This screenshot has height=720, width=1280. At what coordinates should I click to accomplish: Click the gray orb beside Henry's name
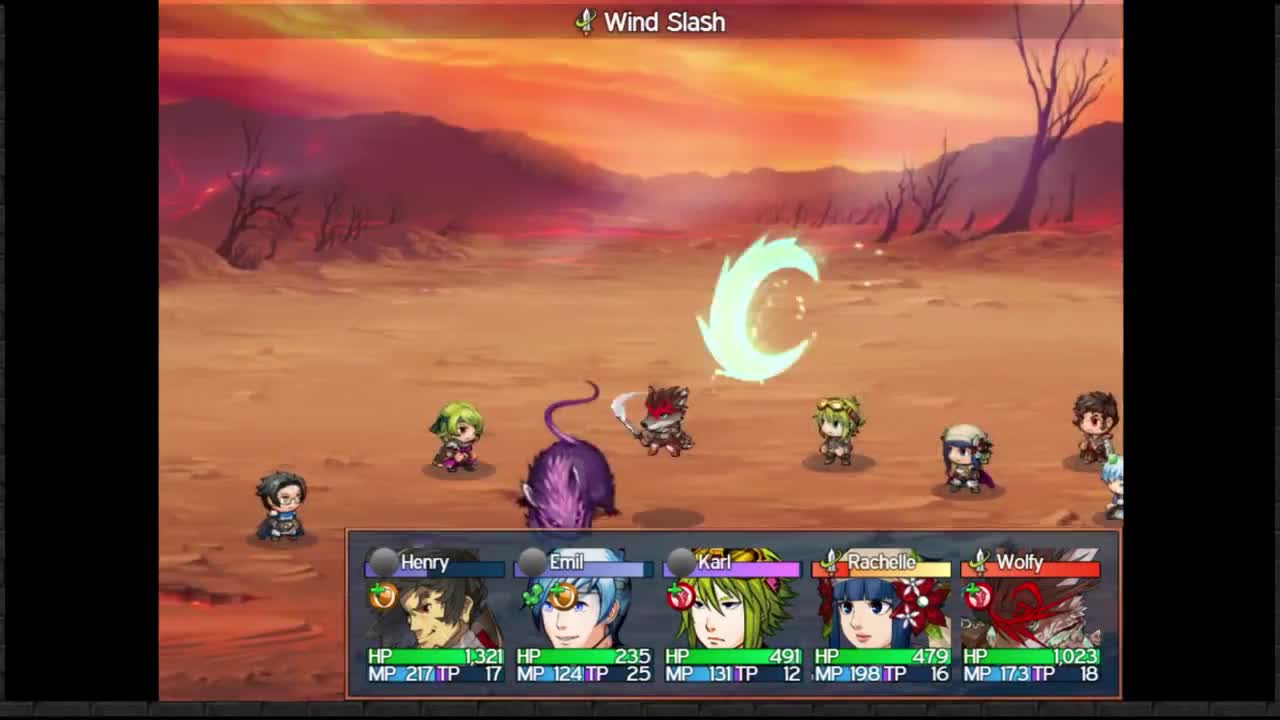click(x=380, y=564)
